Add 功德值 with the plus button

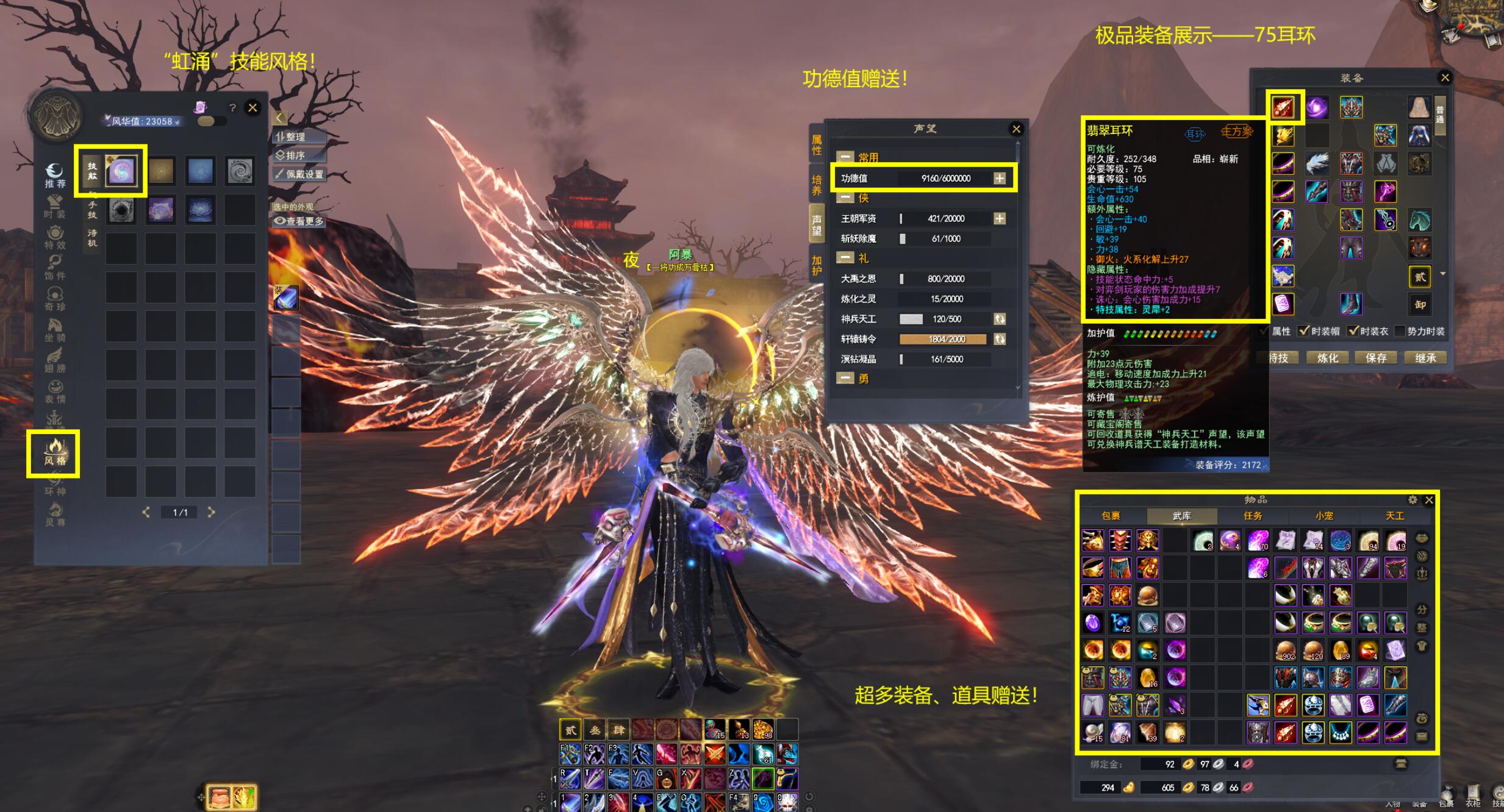(x=1000, y=178)
